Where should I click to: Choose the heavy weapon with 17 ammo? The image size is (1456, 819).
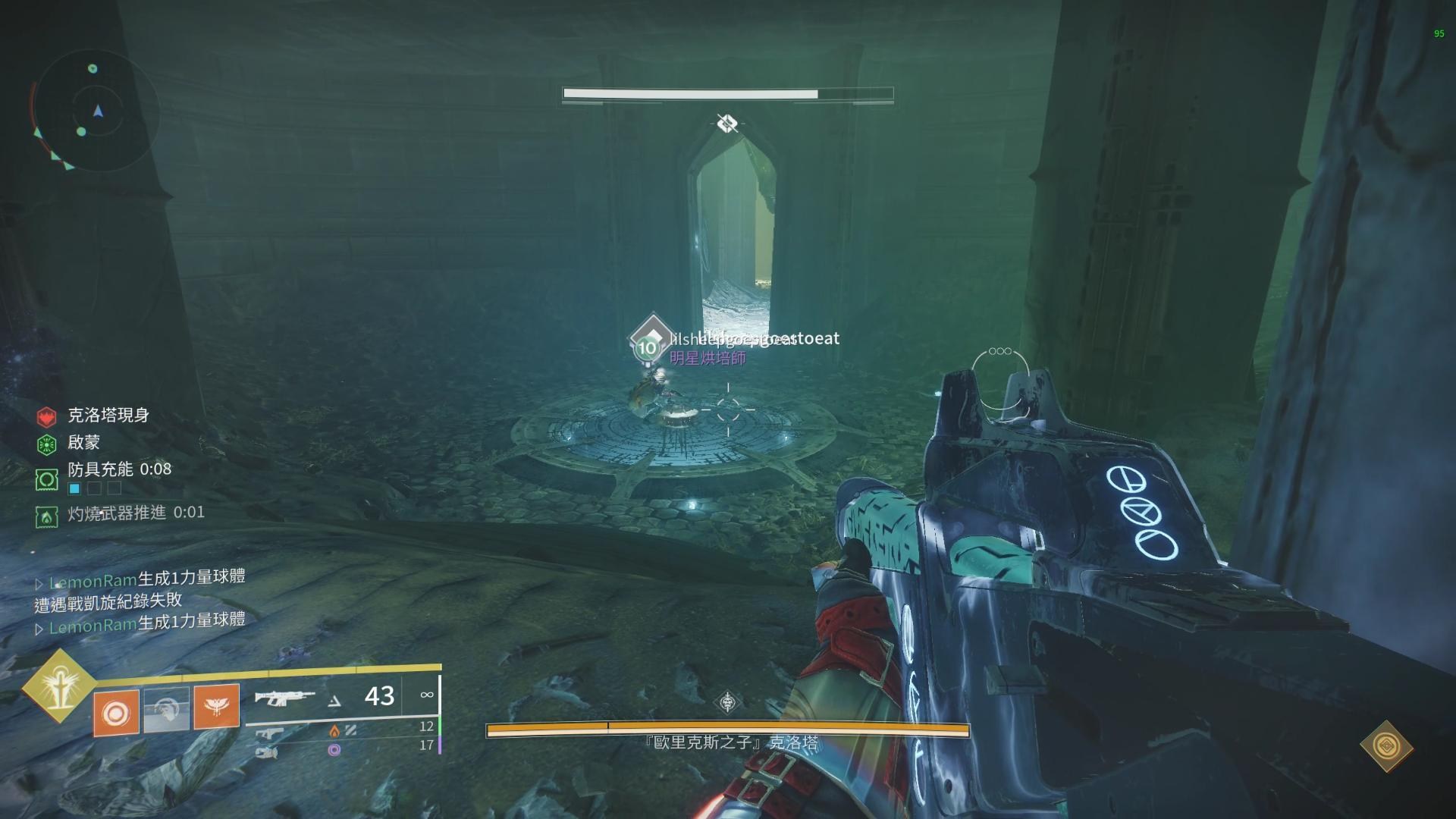coord(267,752)
